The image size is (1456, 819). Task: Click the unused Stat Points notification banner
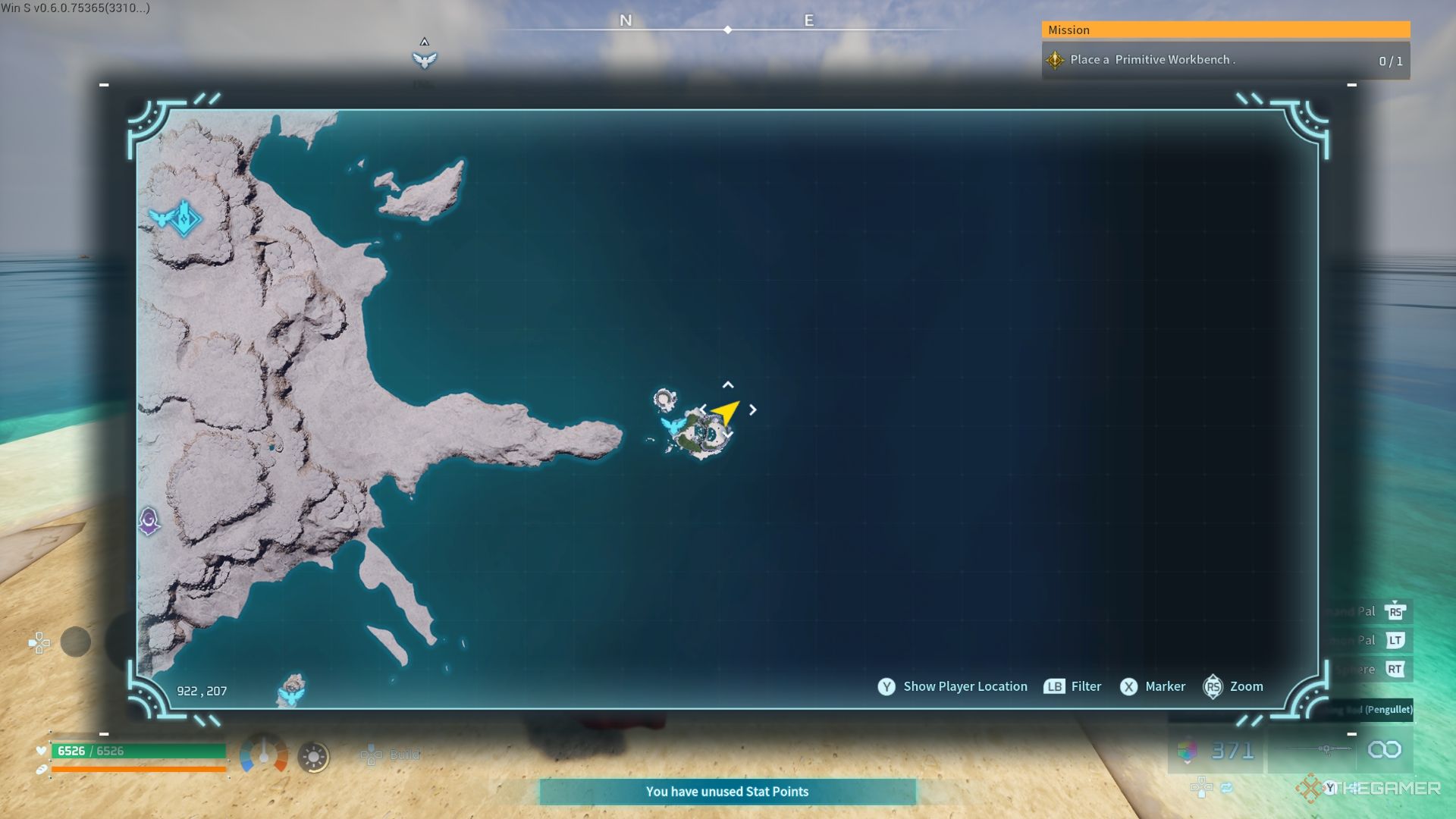727,792
